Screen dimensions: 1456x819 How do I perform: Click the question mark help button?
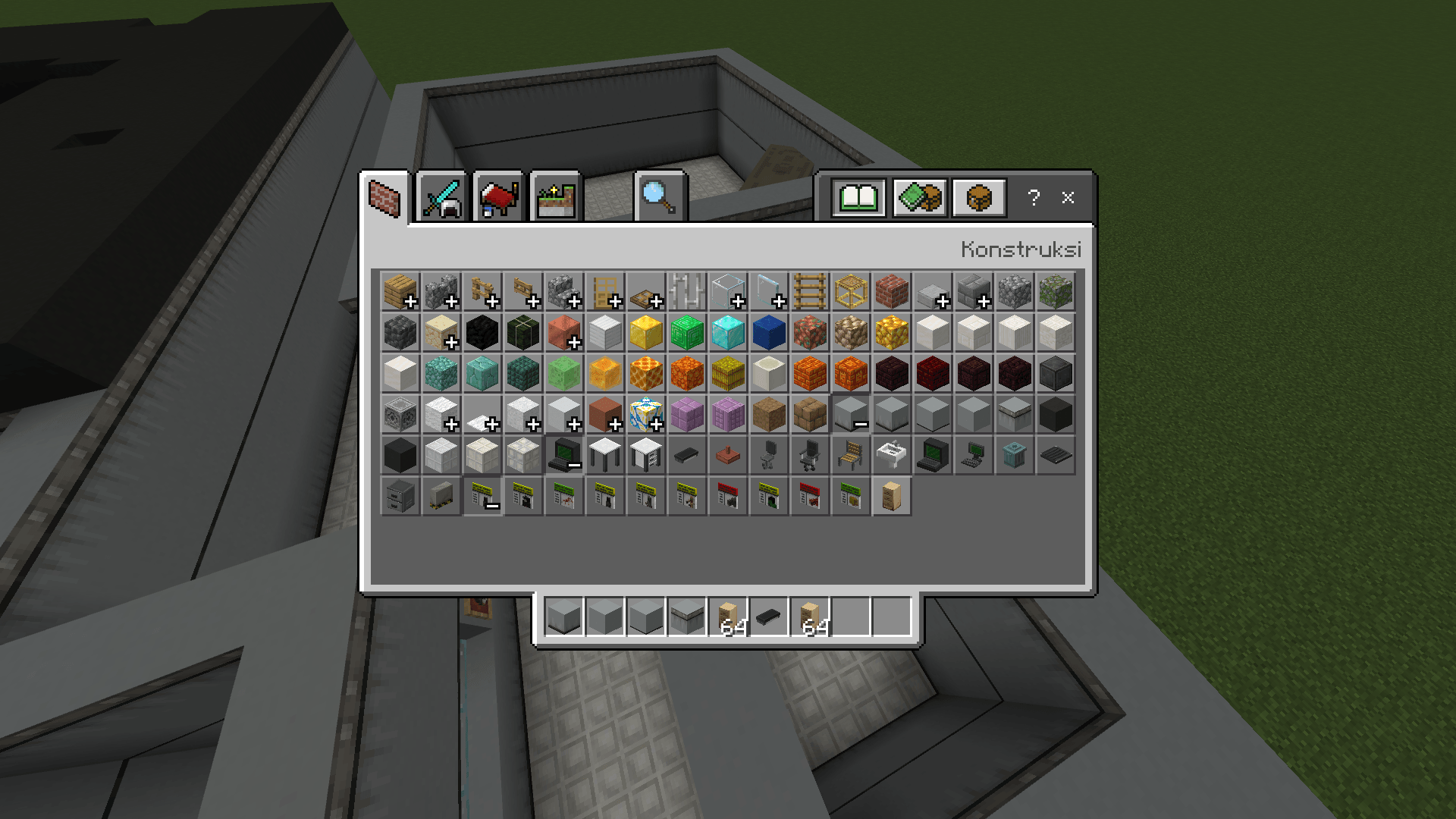tap(1033, 199)
